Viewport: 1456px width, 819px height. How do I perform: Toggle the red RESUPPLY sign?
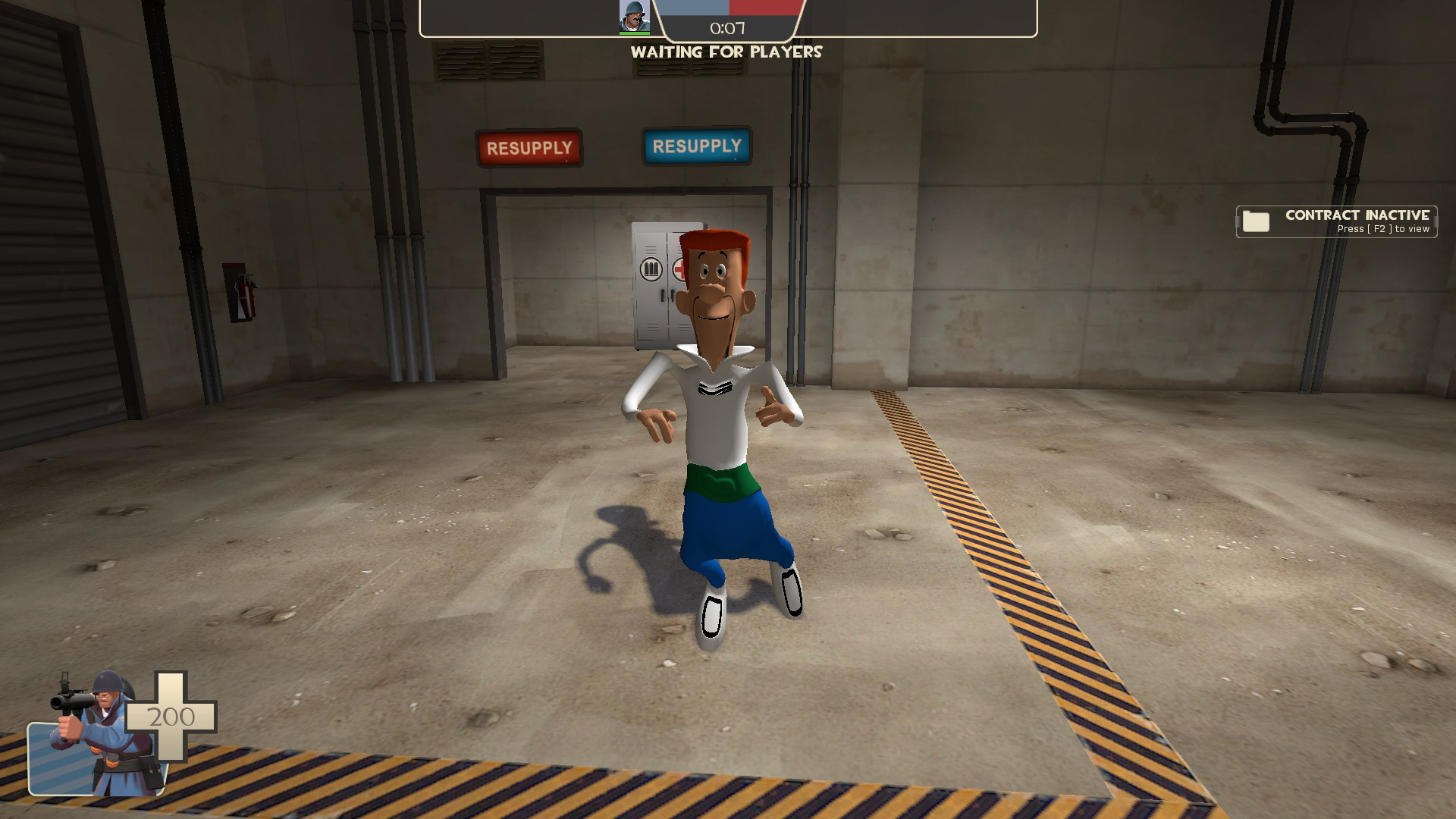tap(529, 146)
